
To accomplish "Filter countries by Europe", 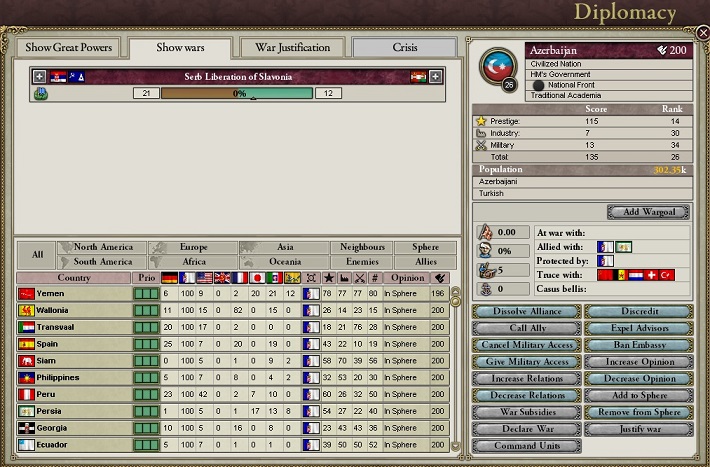I will [193, 247].
